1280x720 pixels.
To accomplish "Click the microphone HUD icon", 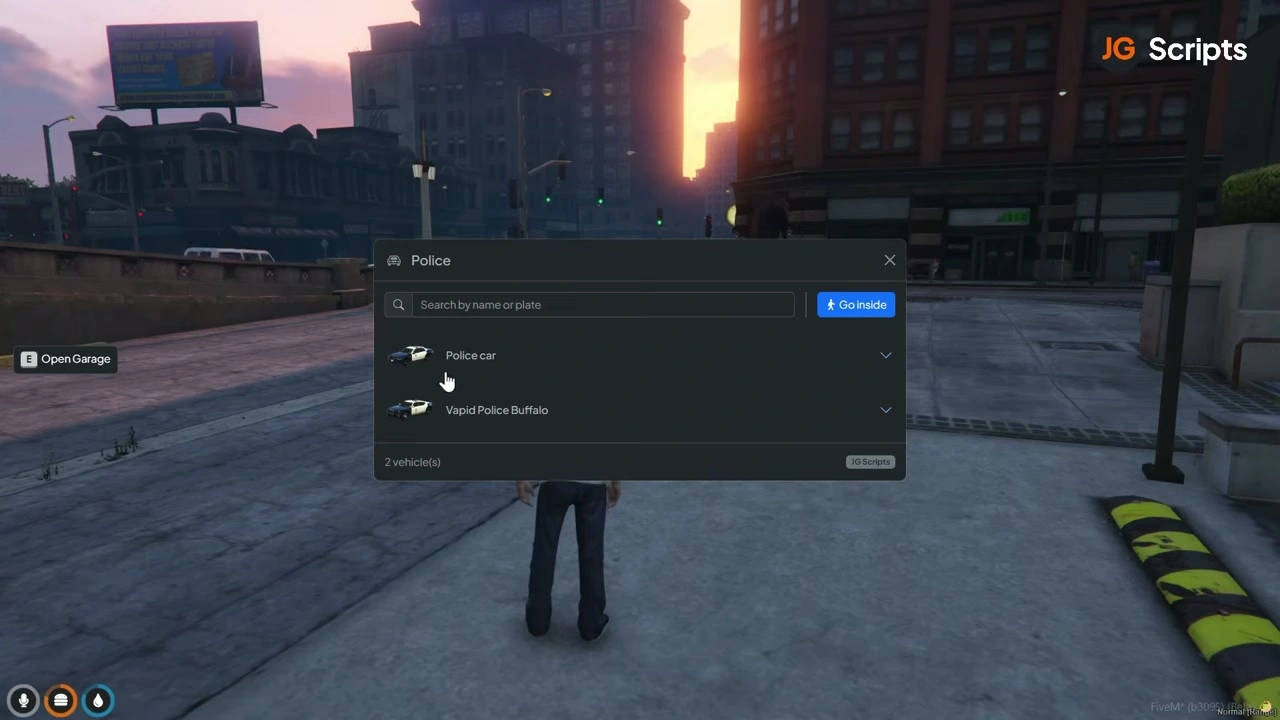I will coord(24,701).
